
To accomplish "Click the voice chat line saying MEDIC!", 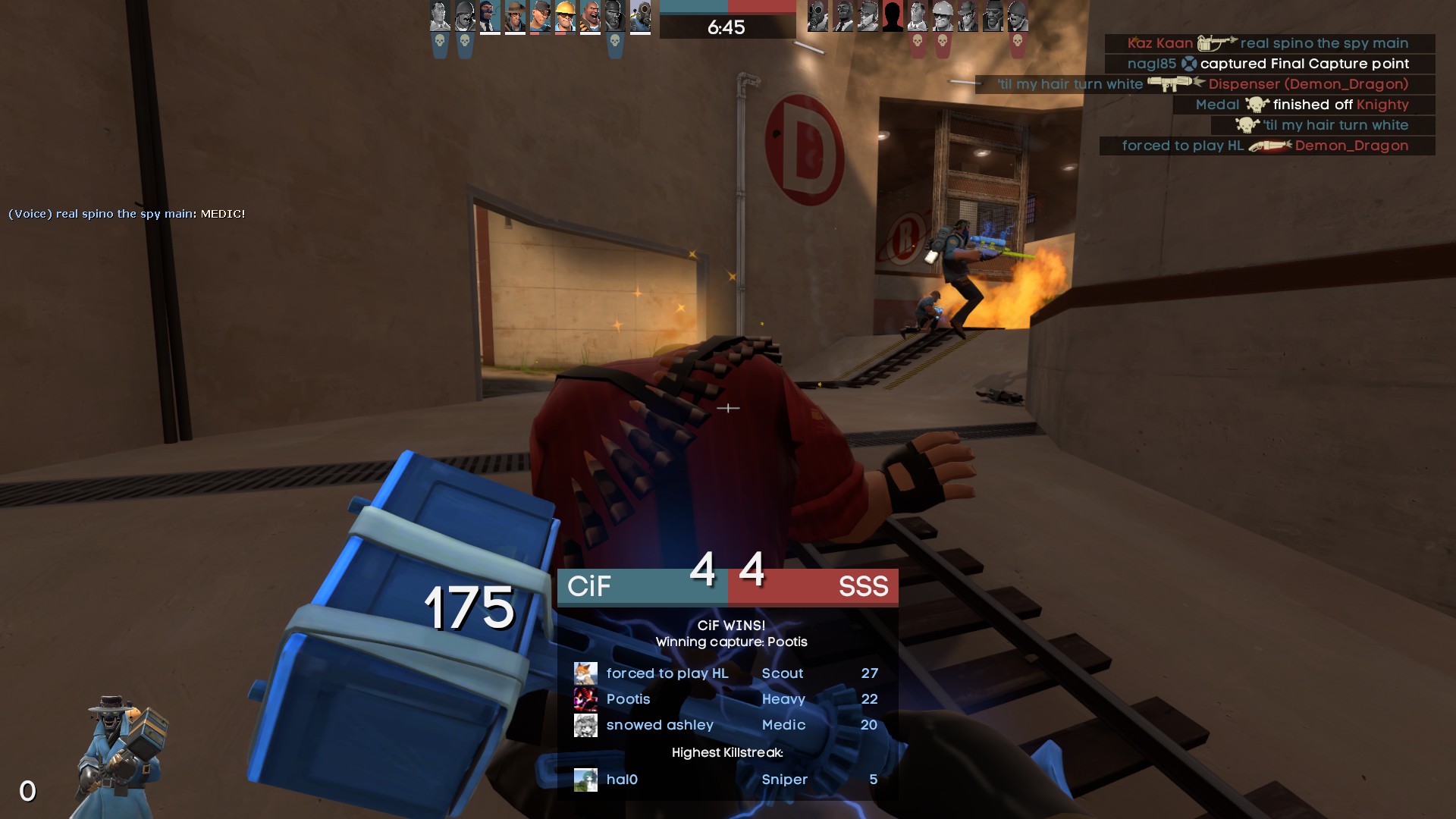I will (x=127, y=214).
